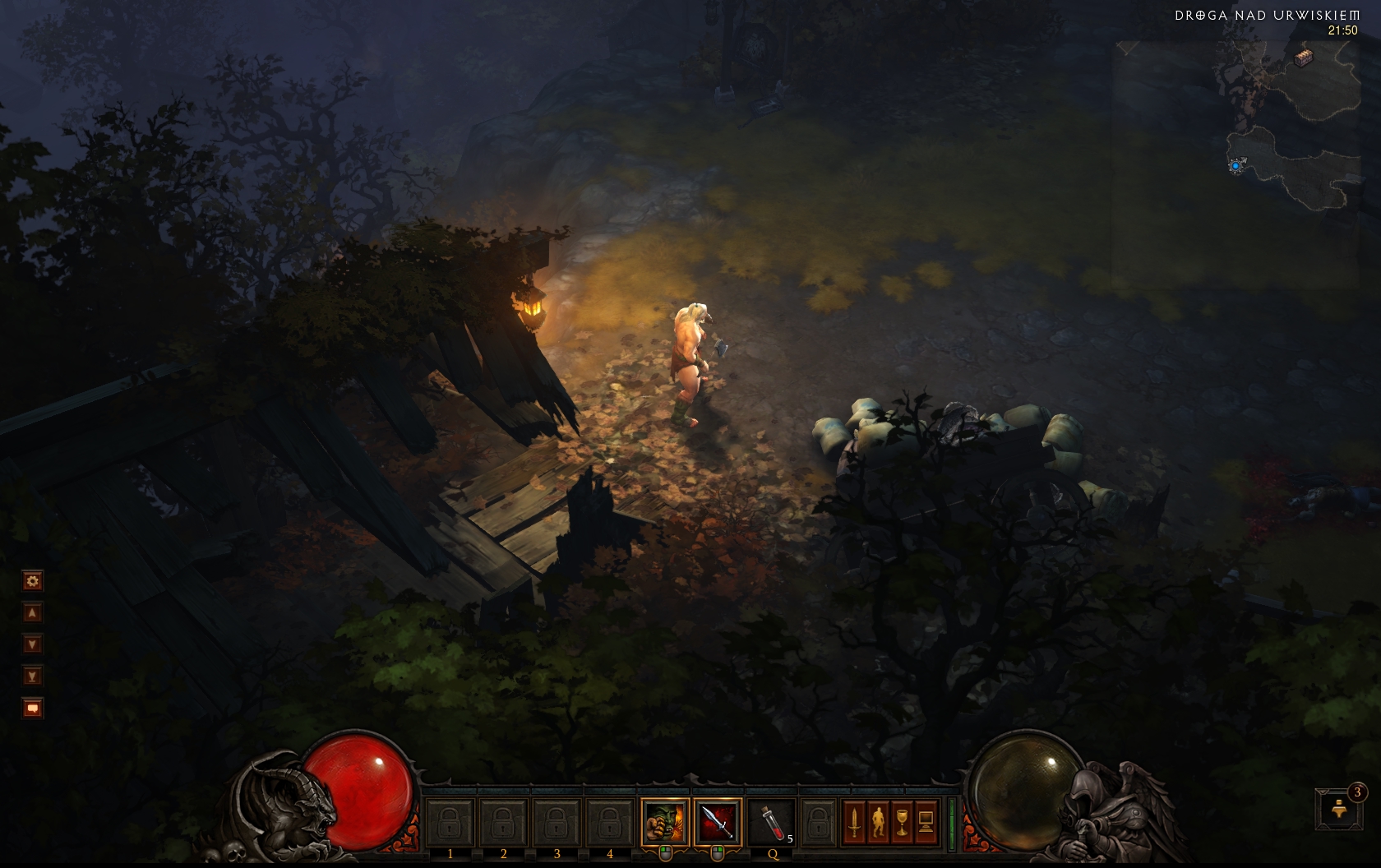The width and height of the screenshot is (1381, 868).
Task: Click the chest marker on the minimap
Action: point(1304,58)
